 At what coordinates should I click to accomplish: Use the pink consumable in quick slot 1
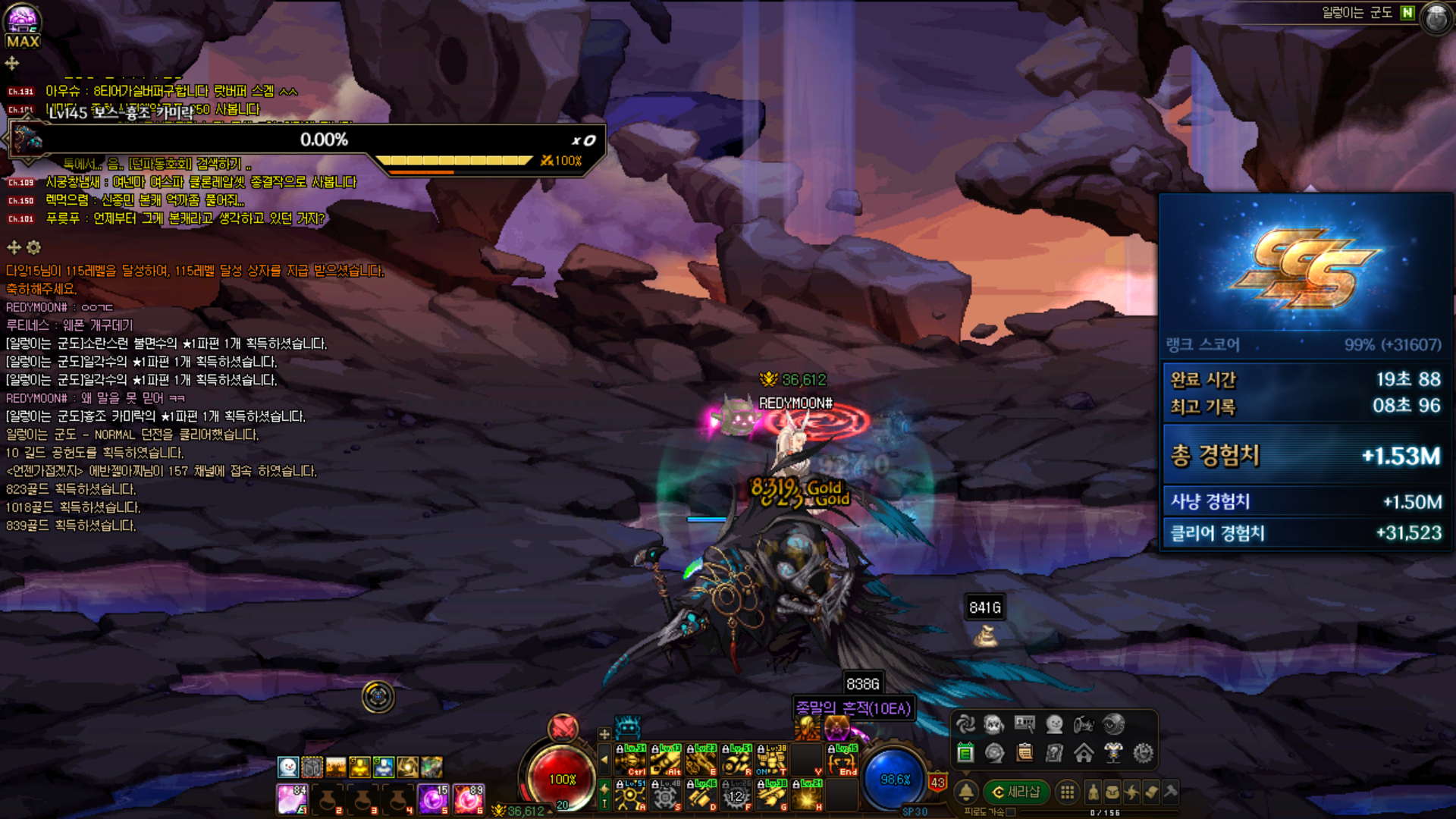click(292, 799)
